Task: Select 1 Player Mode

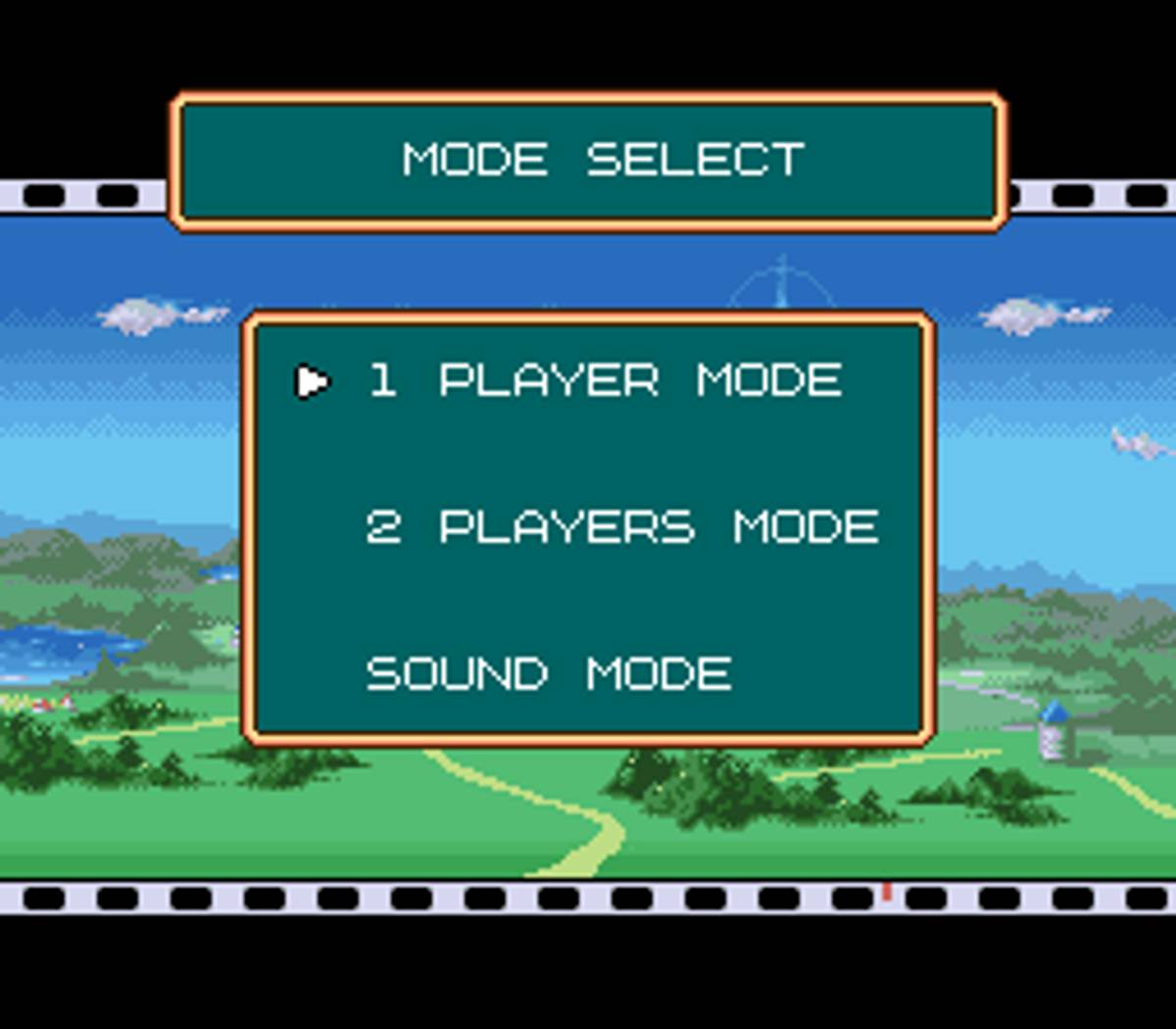Action: pos(605,380)
